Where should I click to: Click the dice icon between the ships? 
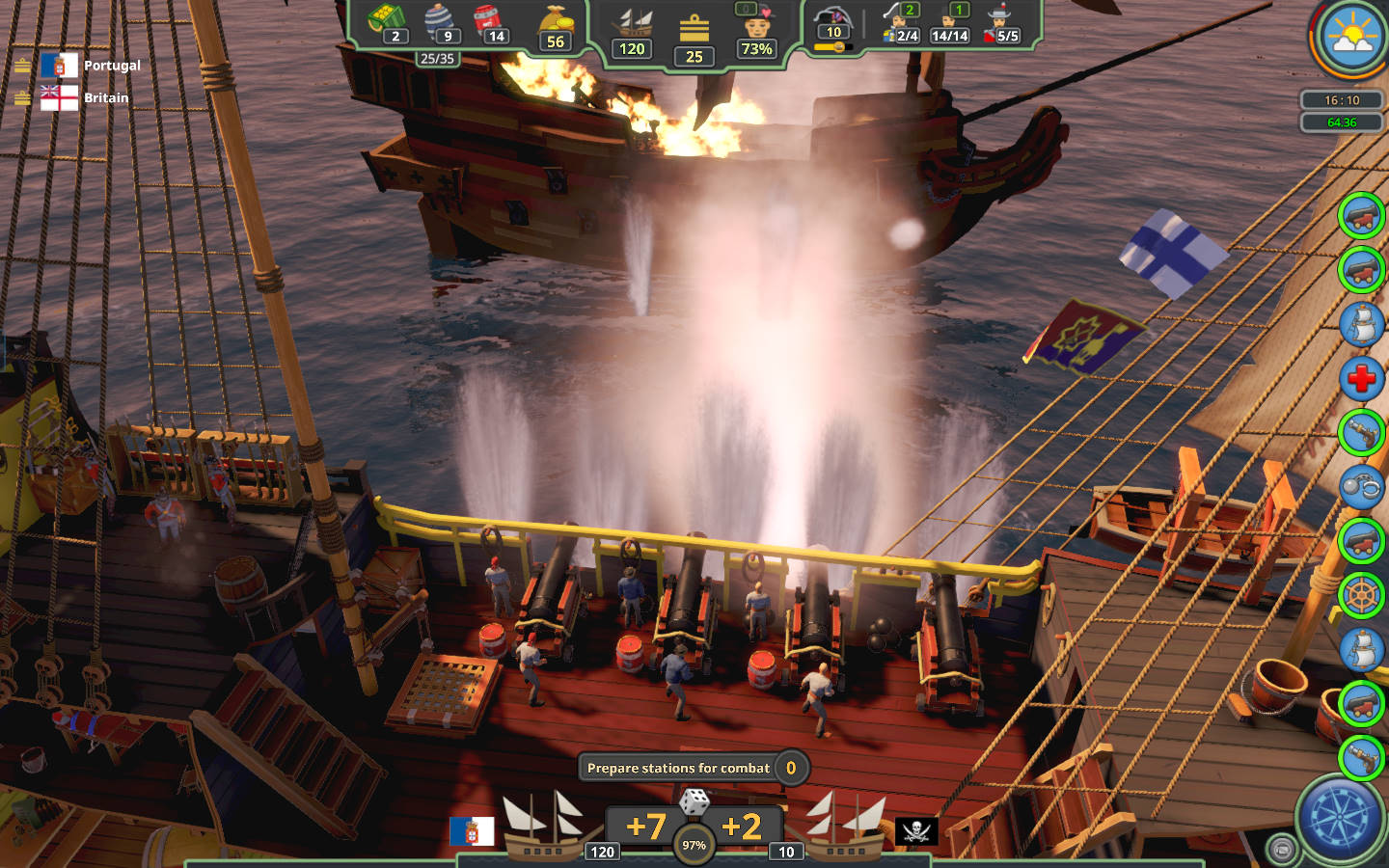tap(694, 802)
